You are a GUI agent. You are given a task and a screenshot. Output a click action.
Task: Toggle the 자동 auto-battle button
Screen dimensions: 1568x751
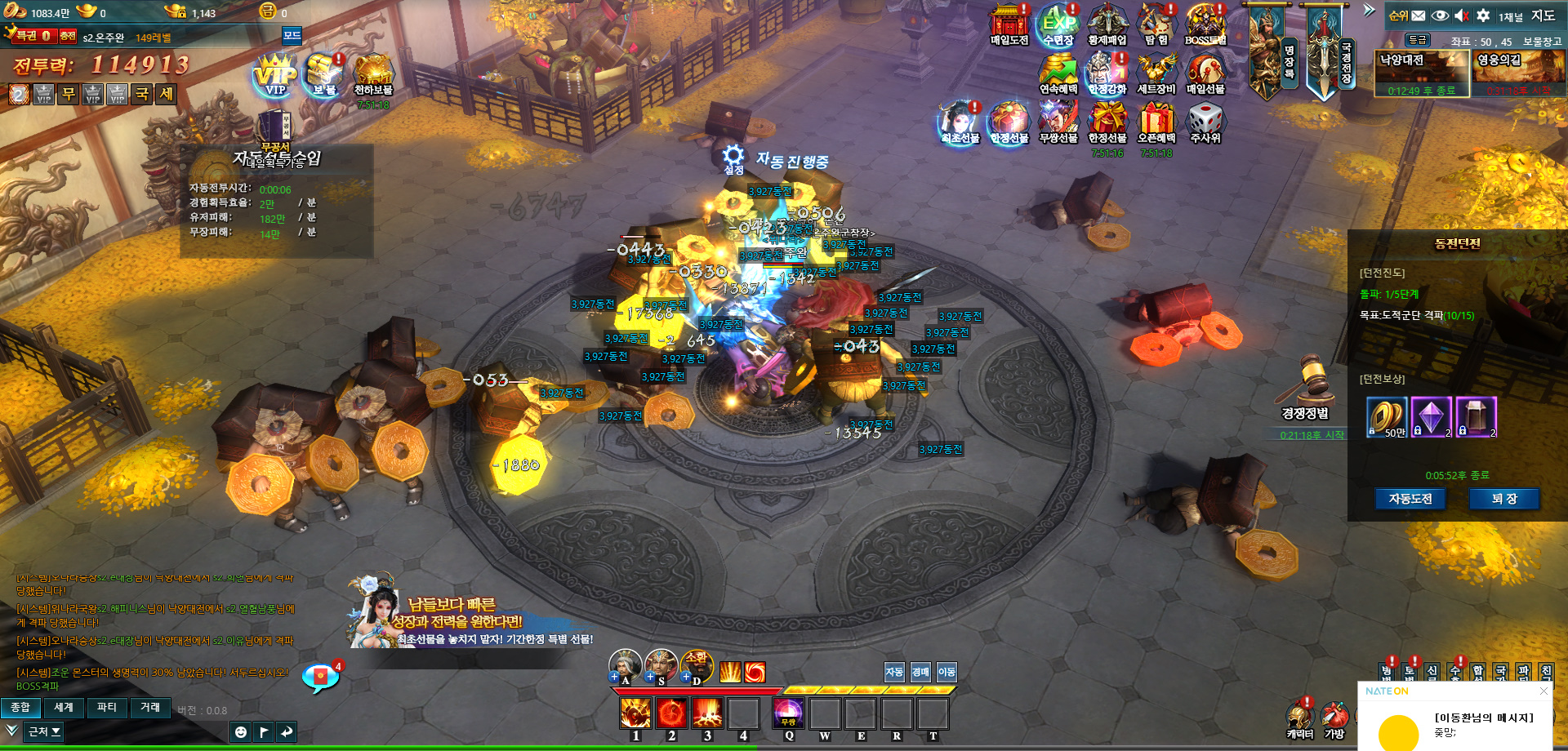(x=894, y=672)
